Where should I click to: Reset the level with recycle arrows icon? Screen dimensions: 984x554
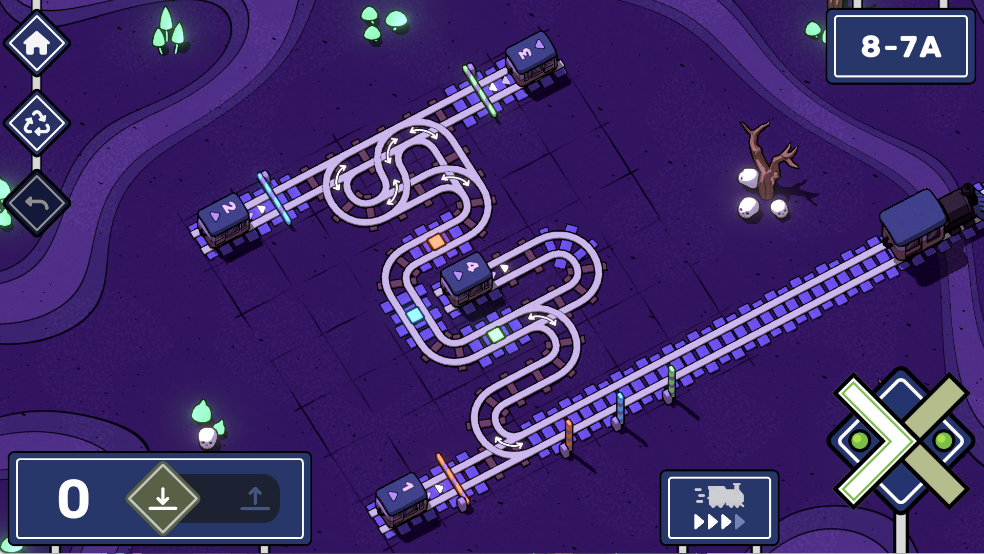(37, 123)
